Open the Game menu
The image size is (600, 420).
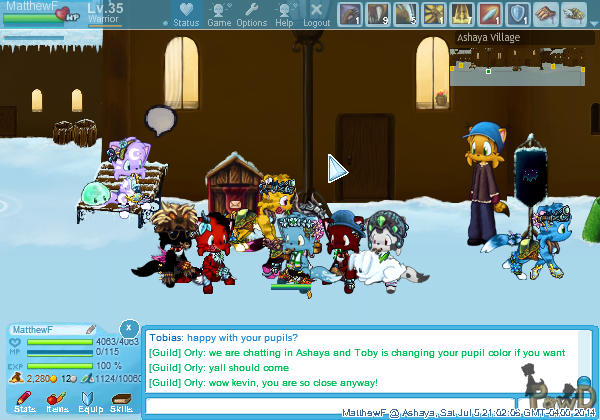point(219,14)
